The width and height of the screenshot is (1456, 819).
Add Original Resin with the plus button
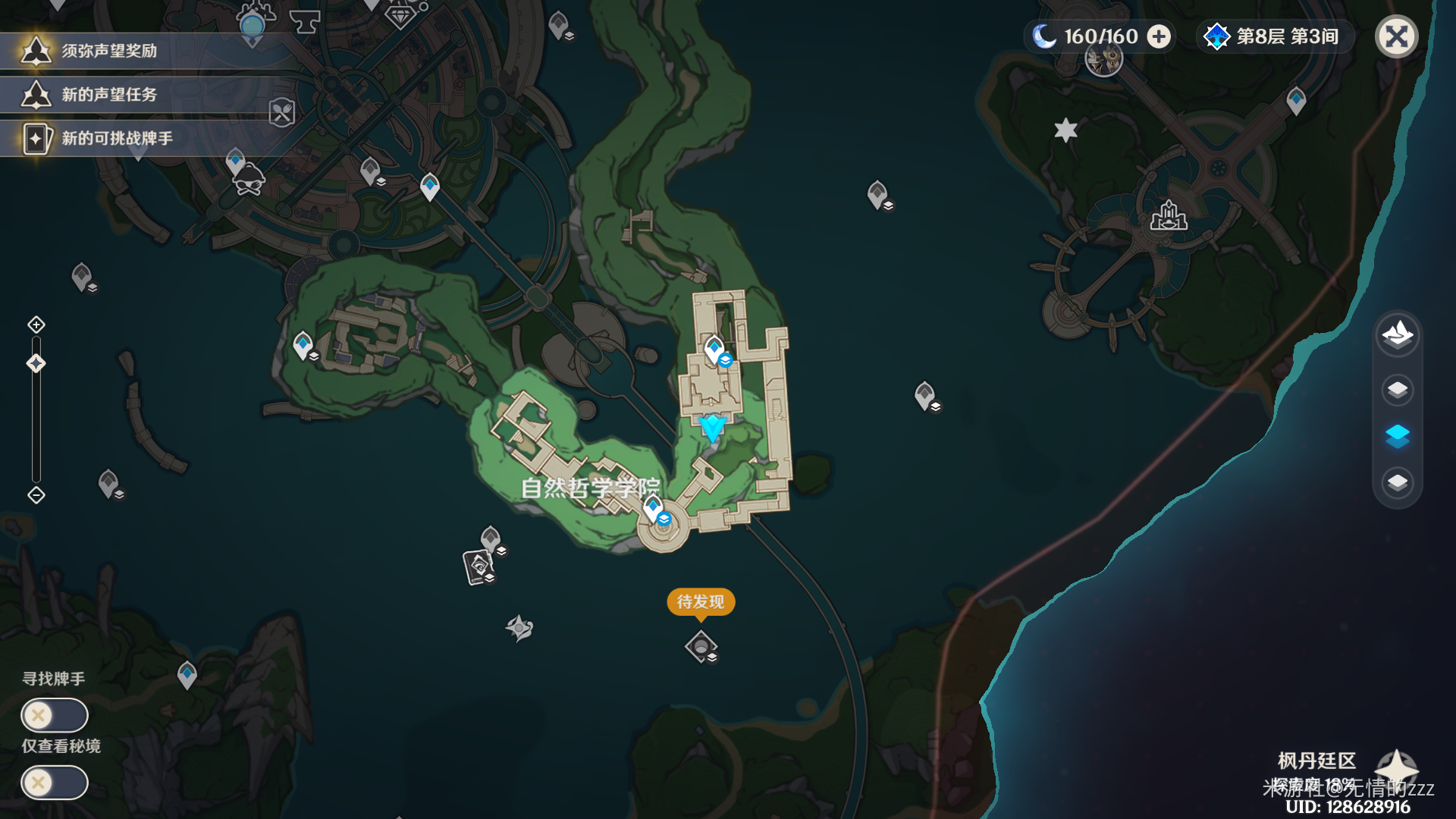pos(1159,36)
